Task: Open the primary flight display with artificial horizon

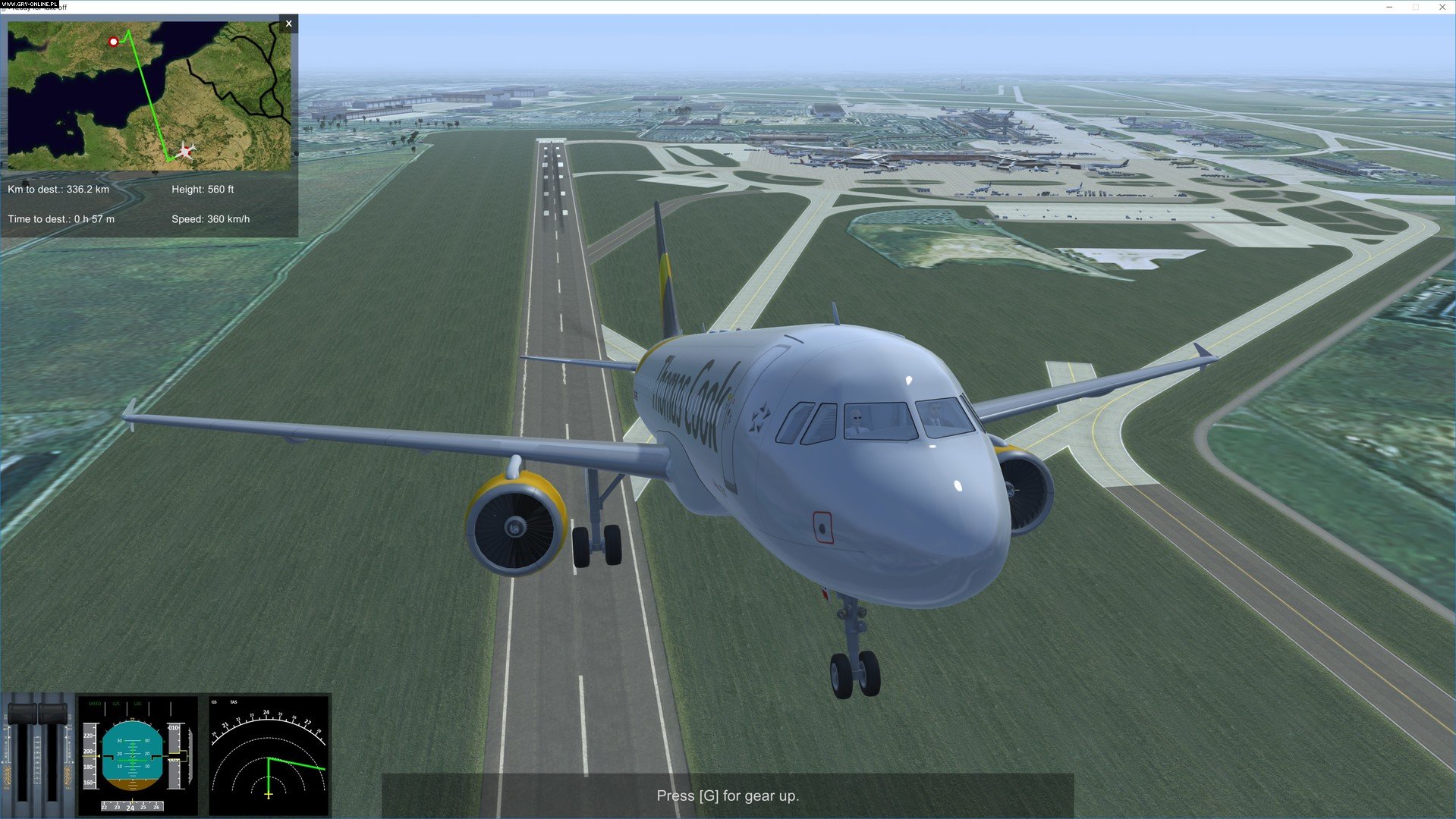Action: [137, 755]
